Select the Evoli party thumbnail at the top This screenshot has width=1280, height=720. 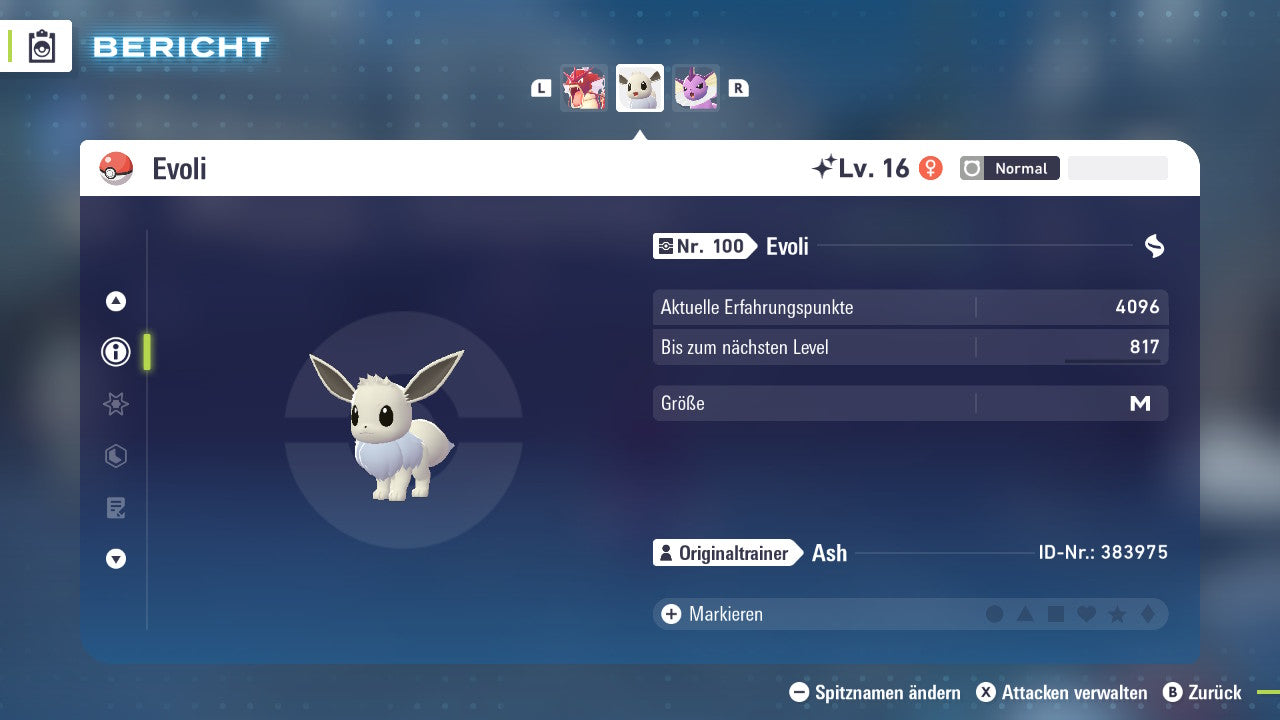tap(639, 88)
